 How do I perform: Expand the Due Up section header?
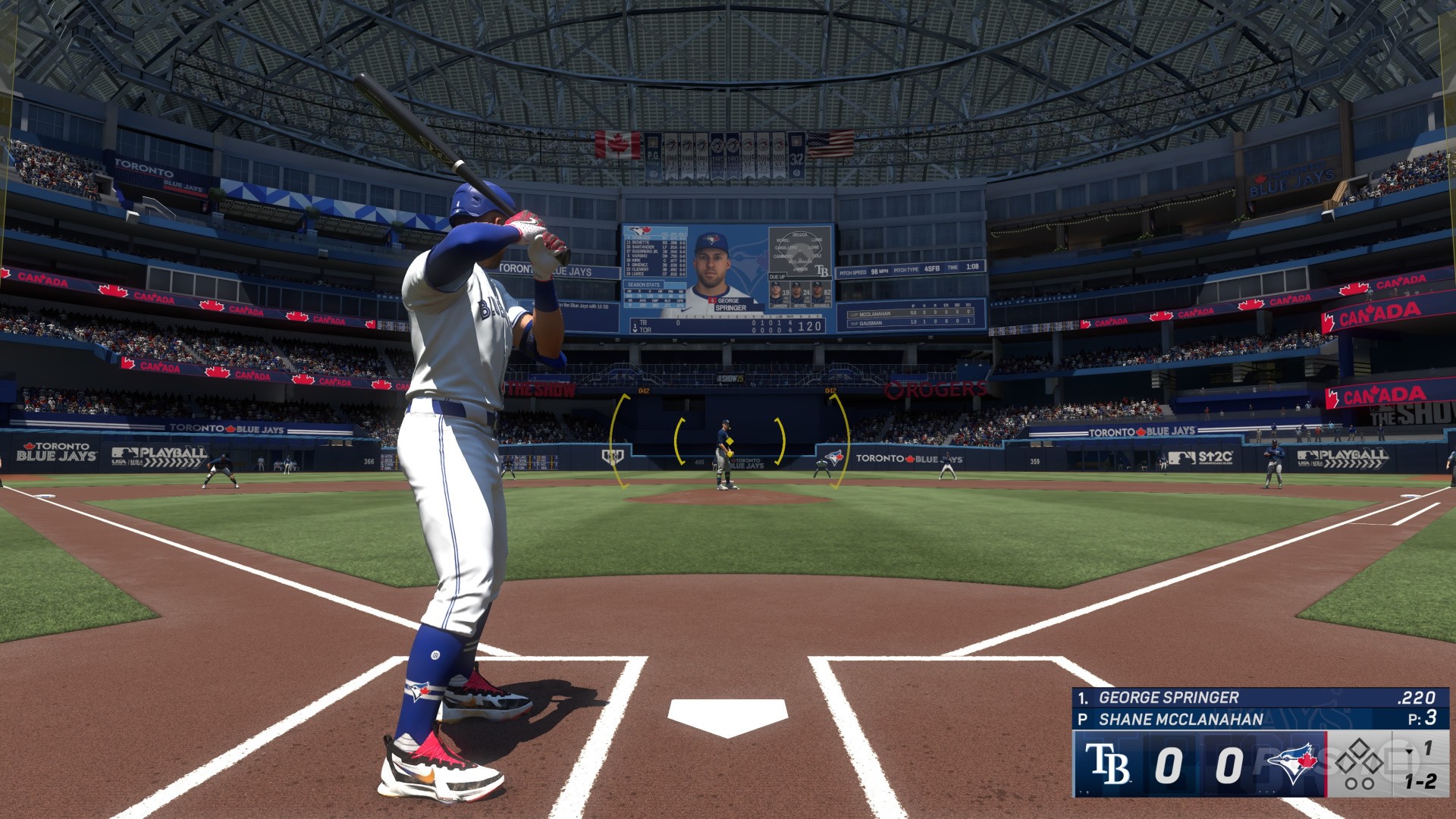pos(777,276)
